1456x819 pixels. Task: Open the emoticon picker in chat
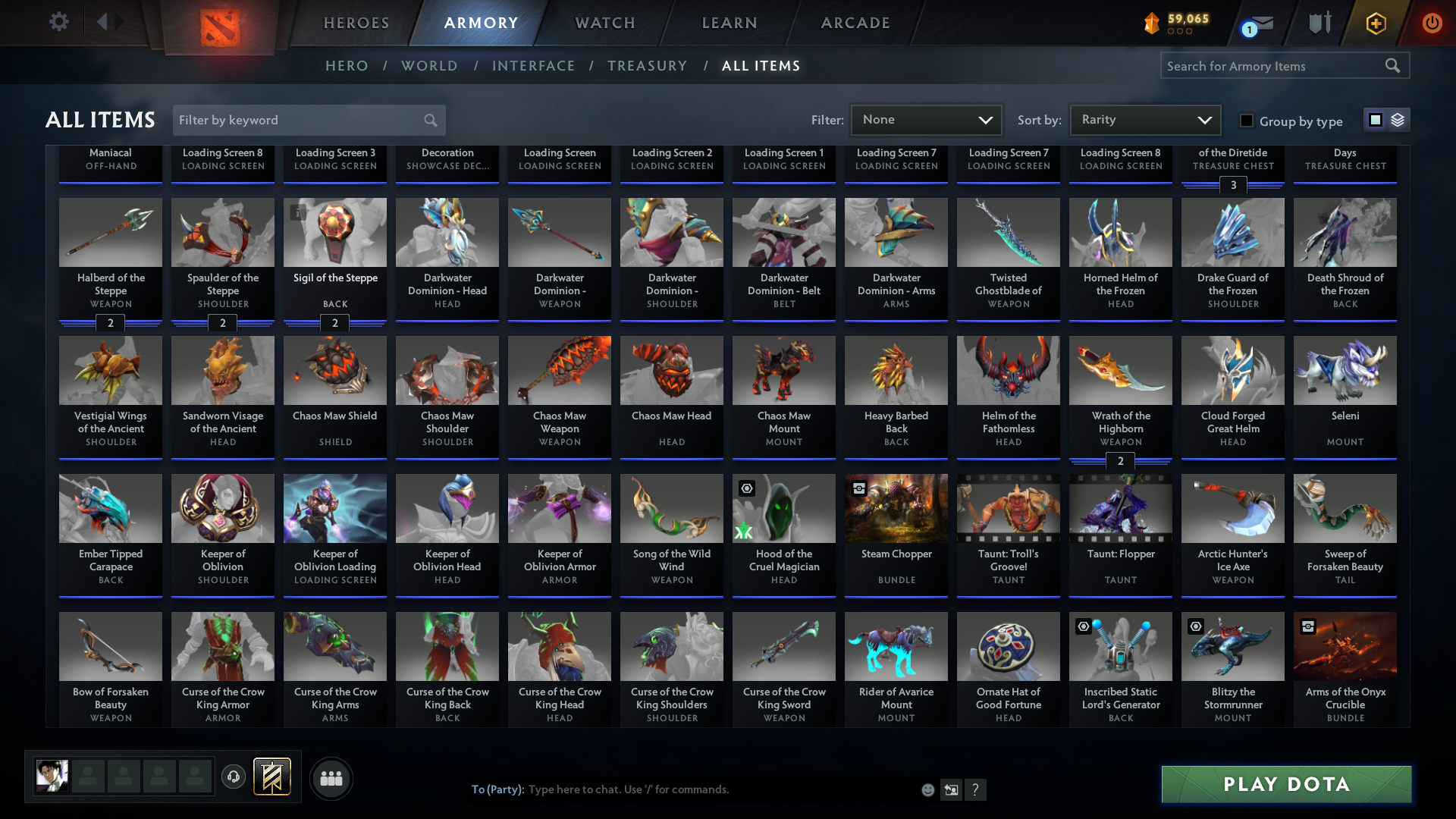coord(927,789)
